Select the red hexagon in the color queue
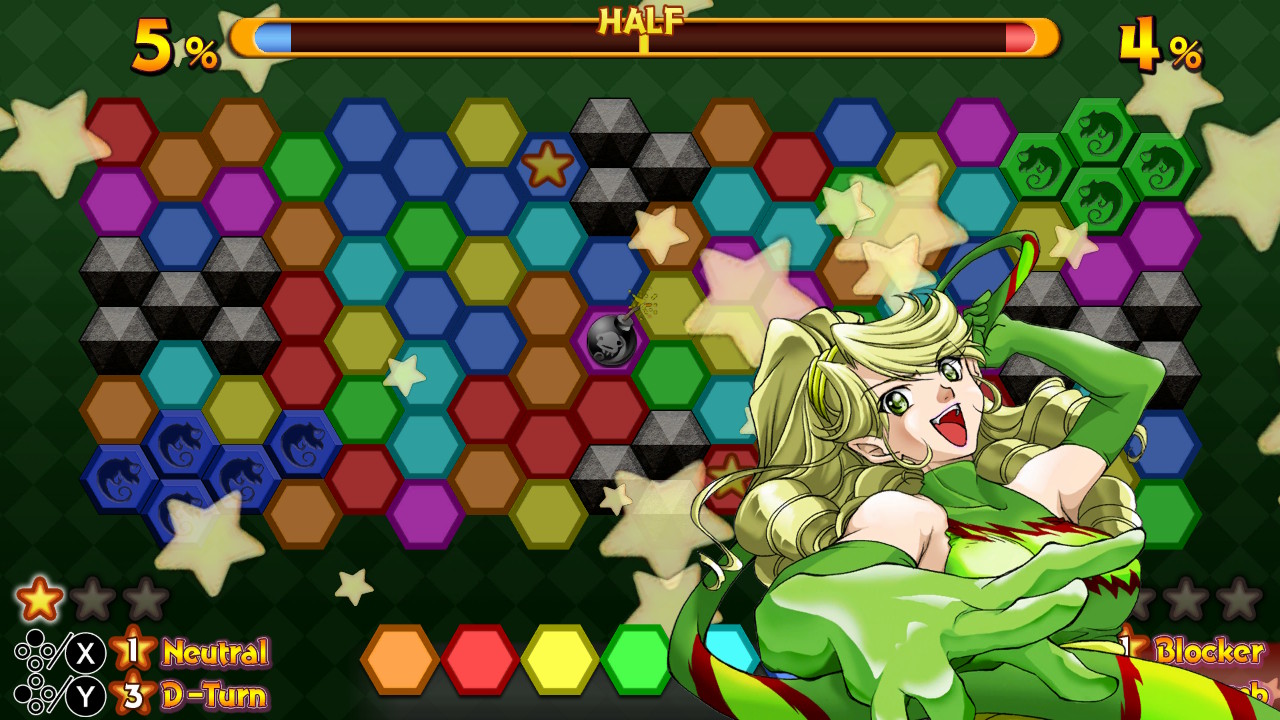This screenshot has width=1280, height=720. [x=476, y=661]
